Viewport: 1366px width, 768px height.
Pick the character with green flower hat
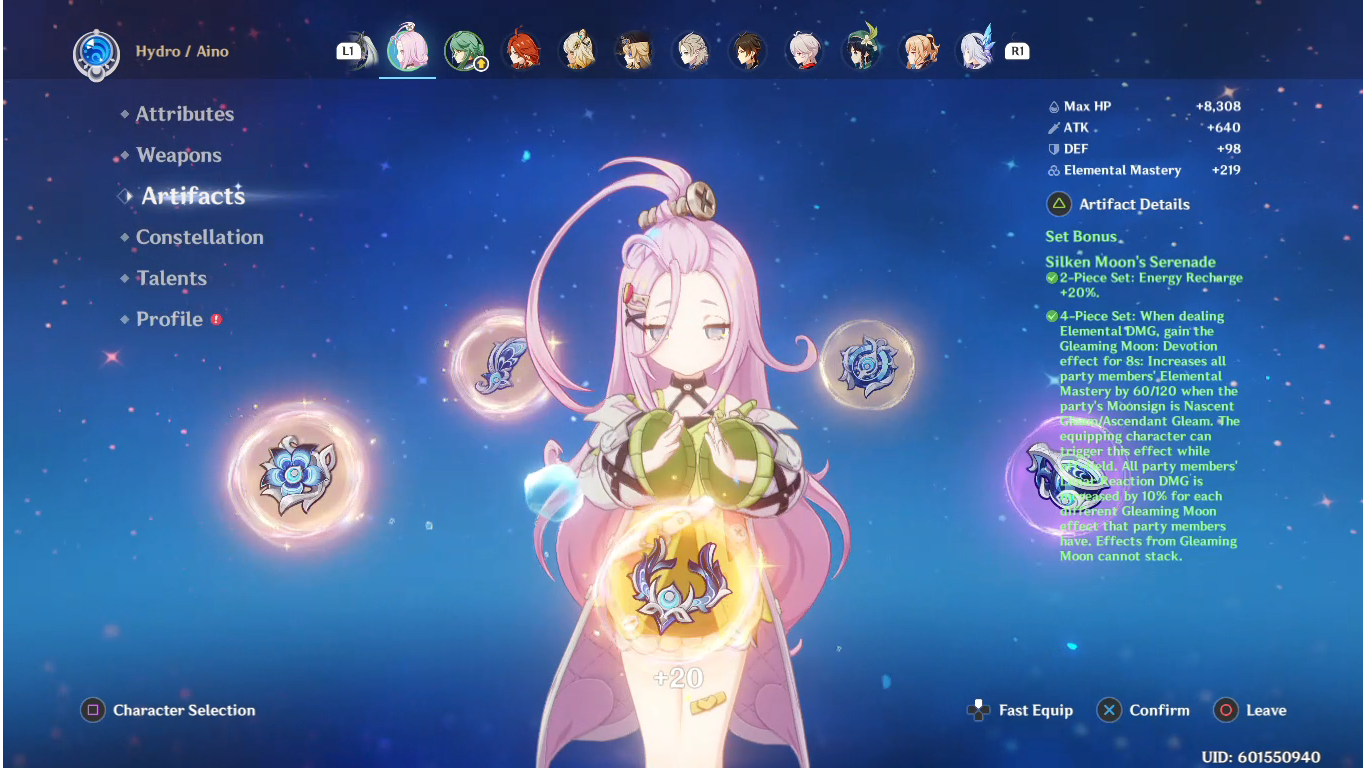862,51
